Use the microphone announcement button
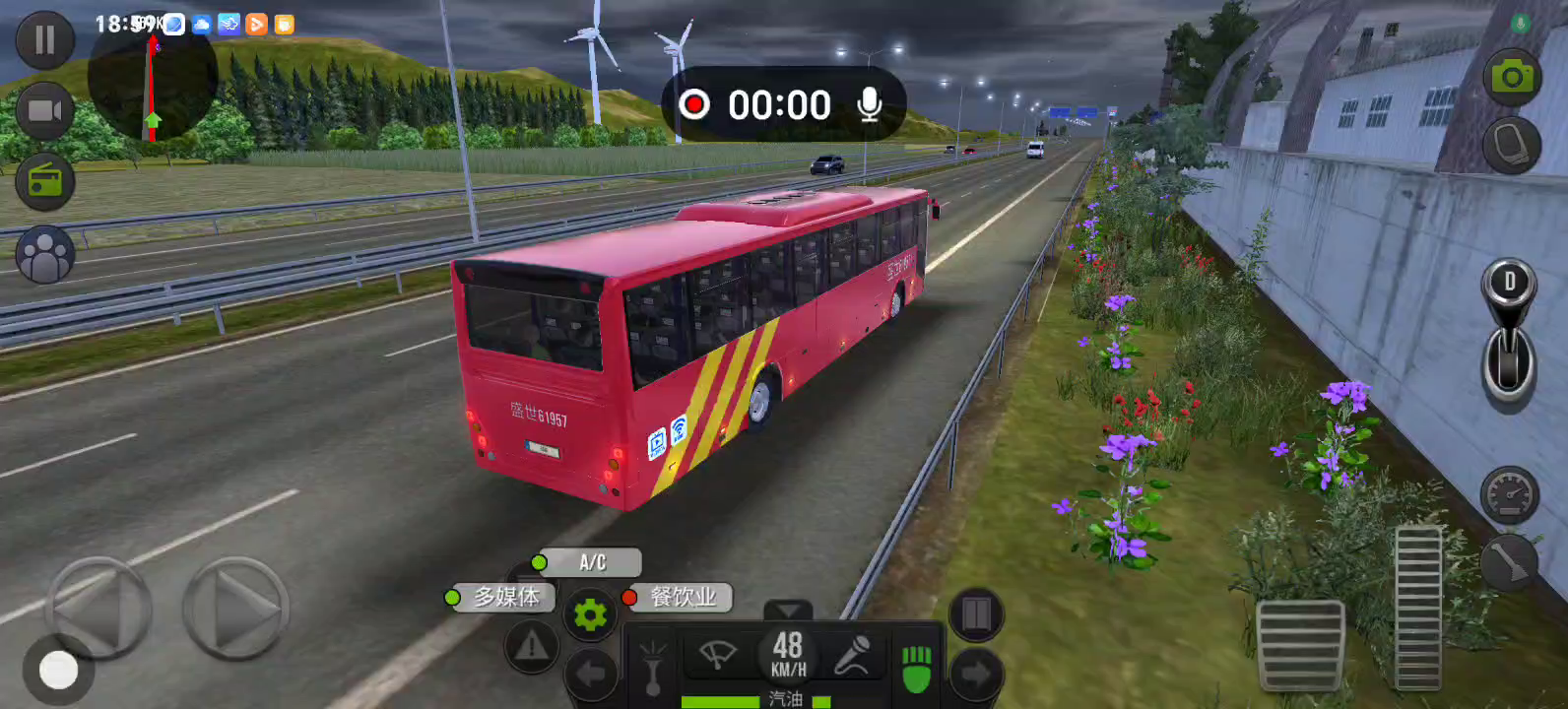Screen dimensions: 1568x709 [x=852, y=655]
